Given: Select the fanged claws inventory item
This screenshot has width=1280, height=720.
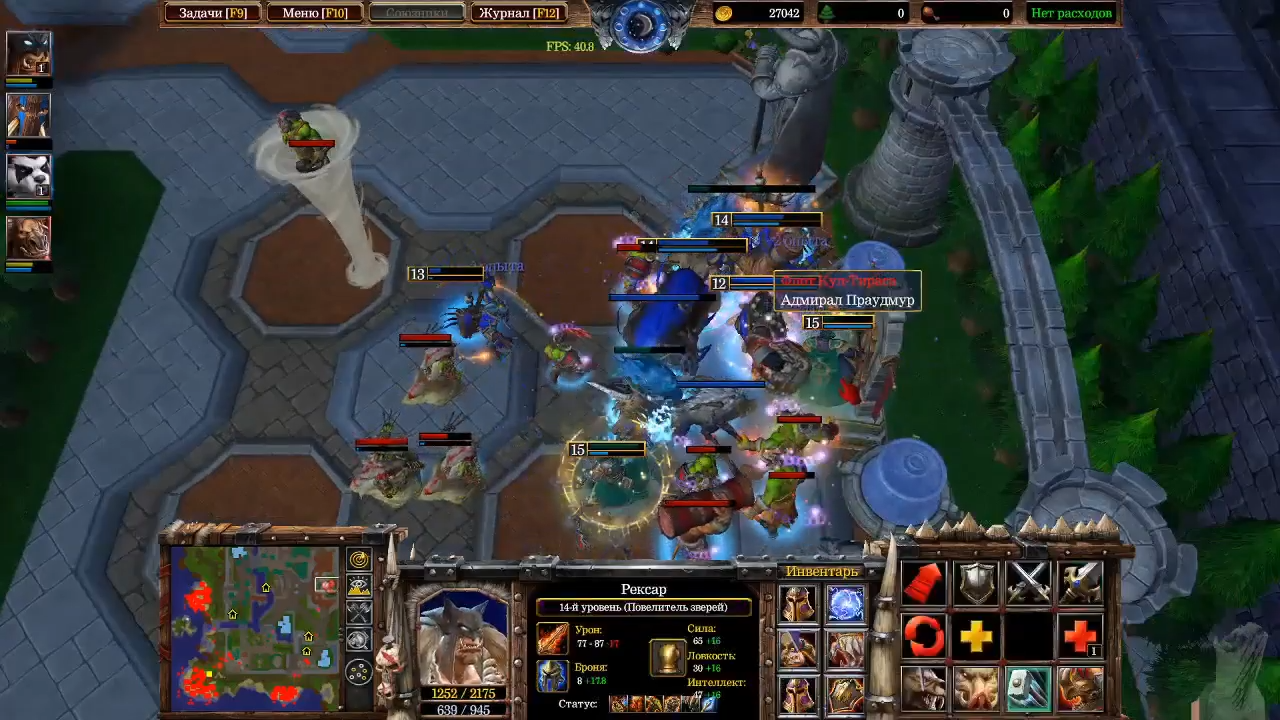Looking at the screenshot, I should coord(846,650).
